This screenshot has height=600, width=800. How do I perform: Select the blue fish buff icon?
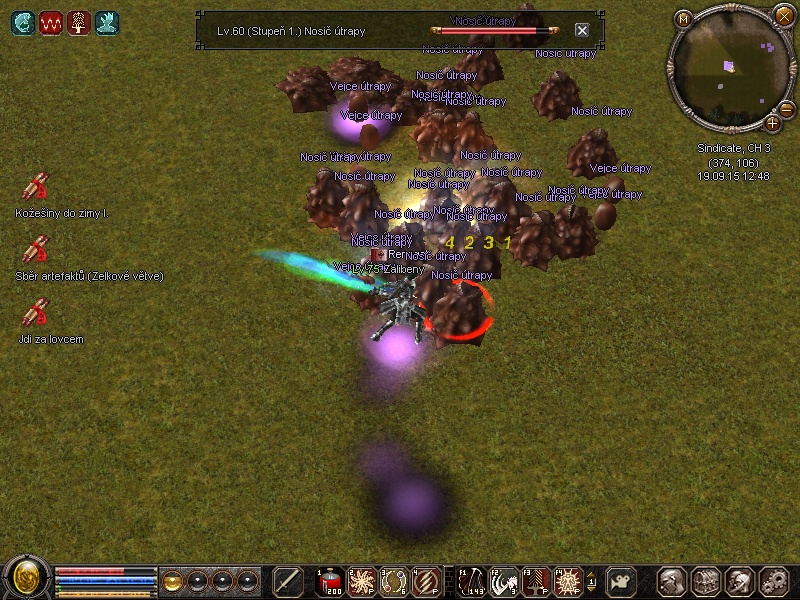click(x=21, y=23)
